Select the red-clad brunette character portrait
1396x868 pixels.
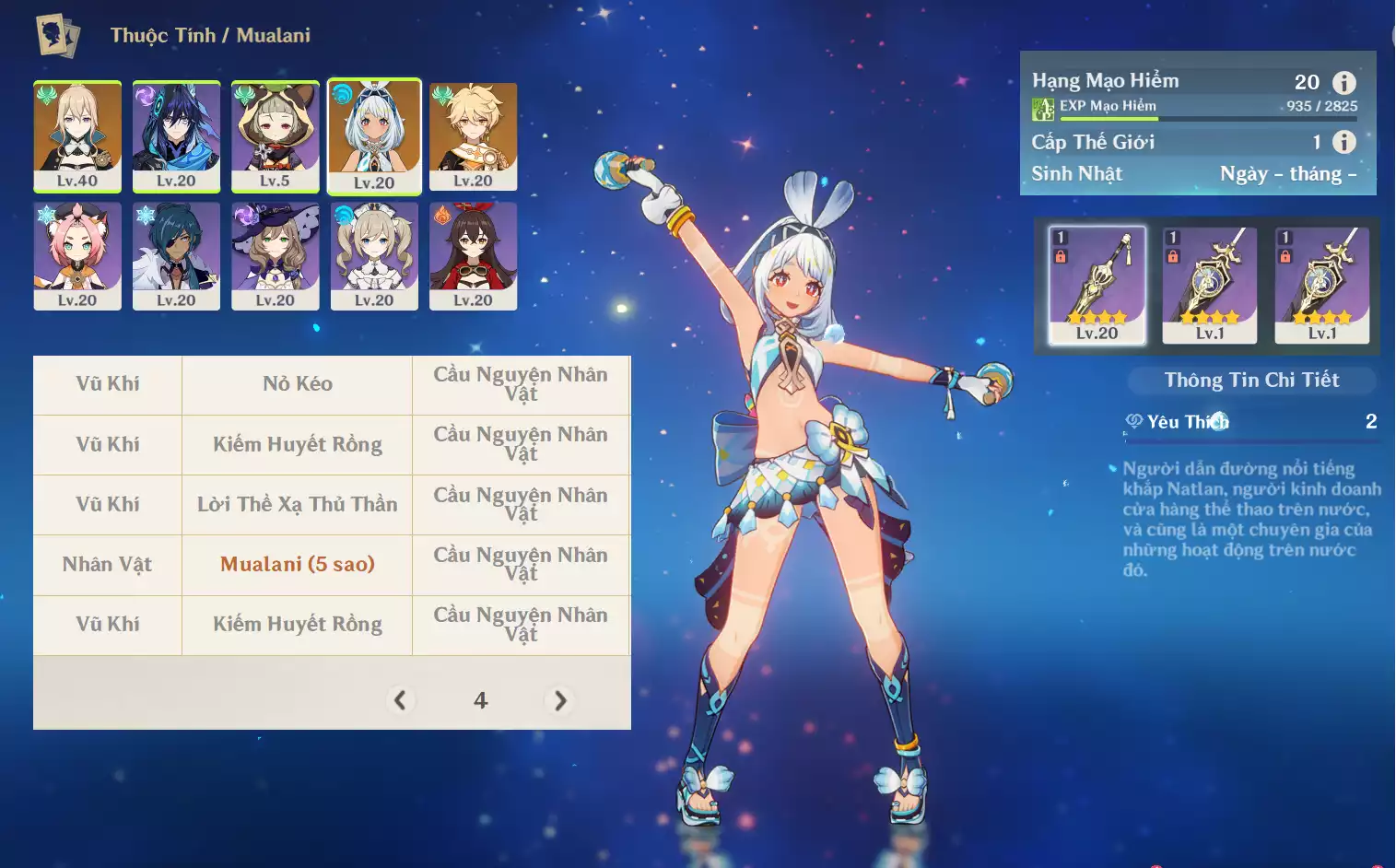pos(473,255)
